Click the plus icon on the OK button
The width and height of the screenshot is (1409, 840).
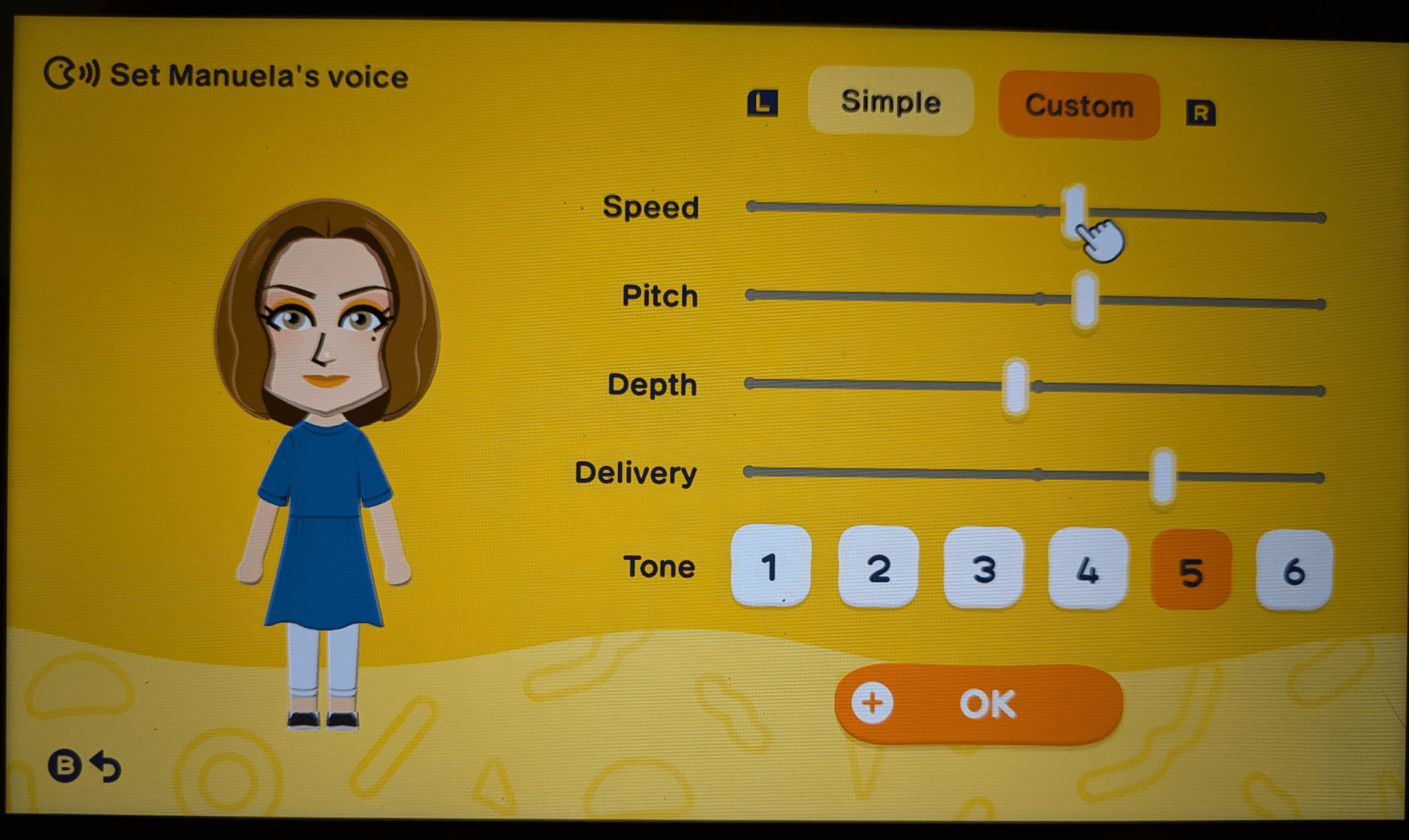point(871,702)
